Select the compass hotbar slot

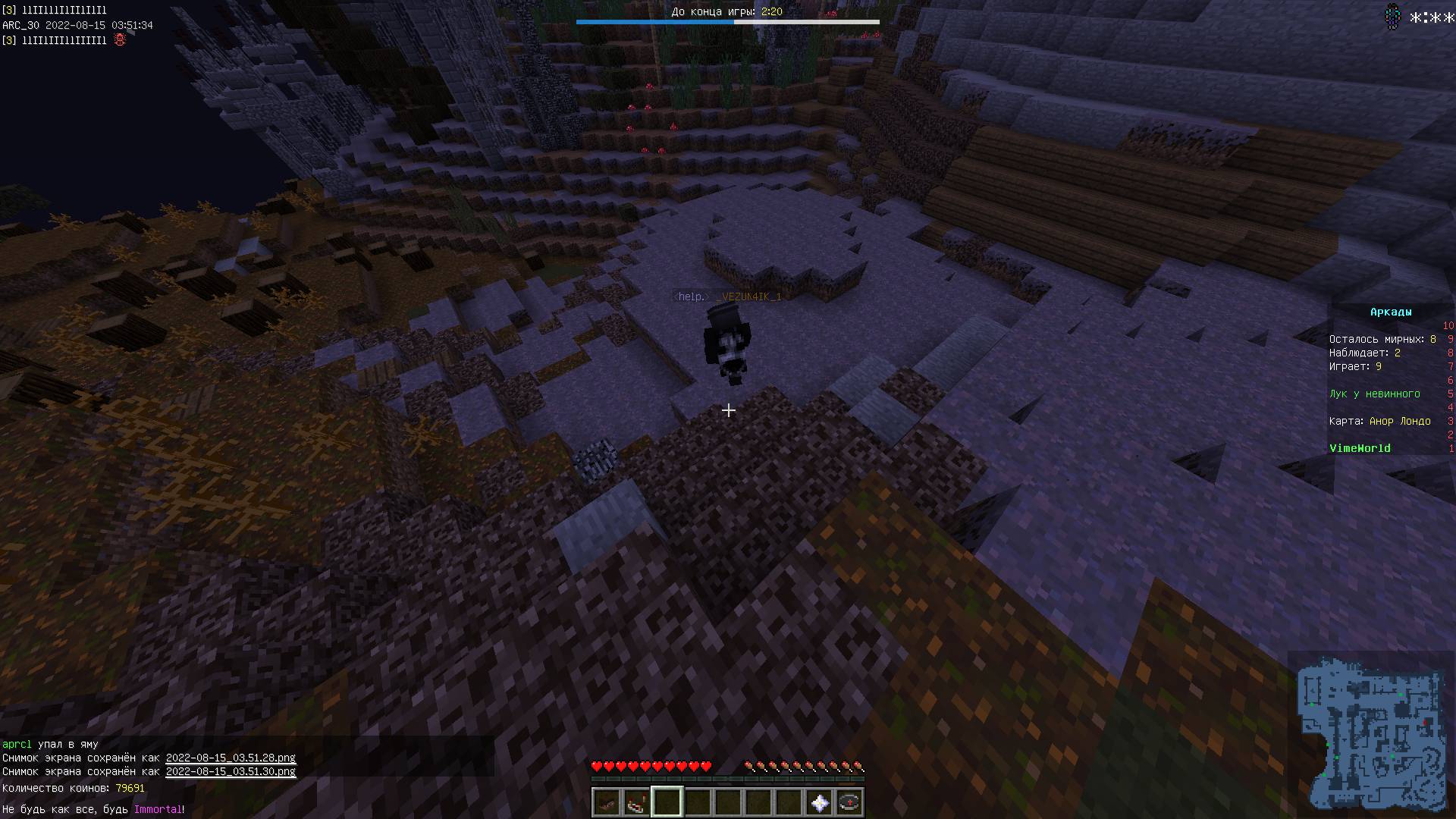[x=849, y=802]
